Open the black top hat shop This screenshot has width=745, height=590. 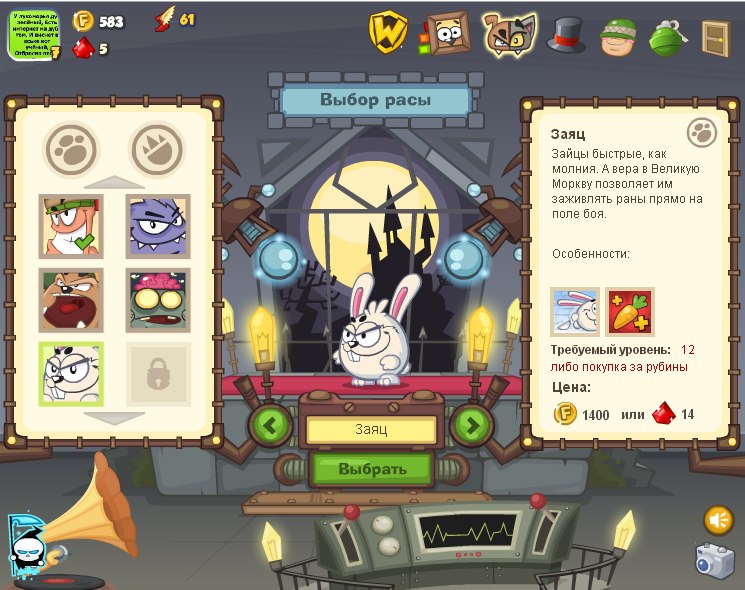click(566, 35)
